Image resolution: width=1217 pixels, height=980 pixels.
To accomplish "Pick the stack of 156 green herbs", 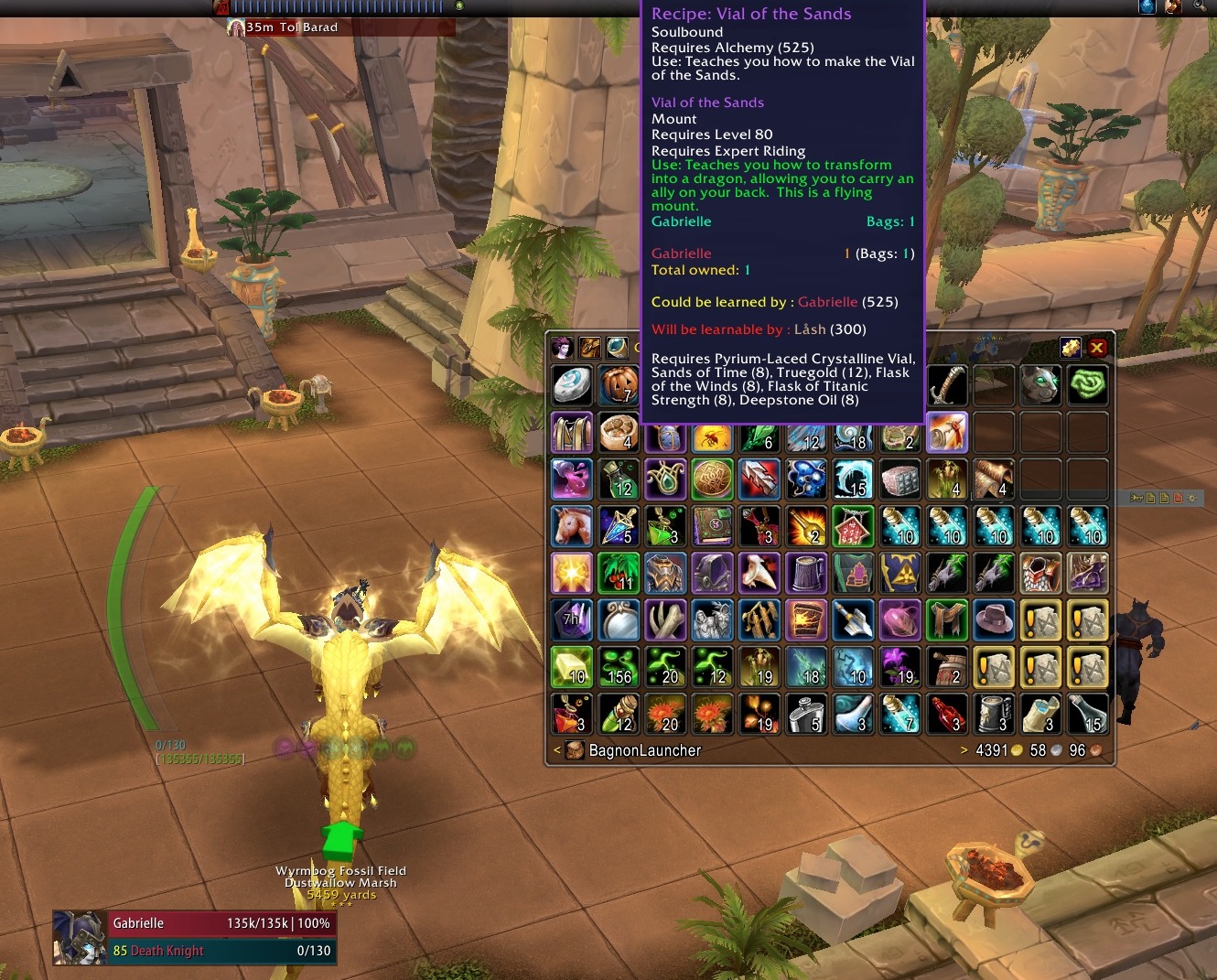I will click(619, 667).
